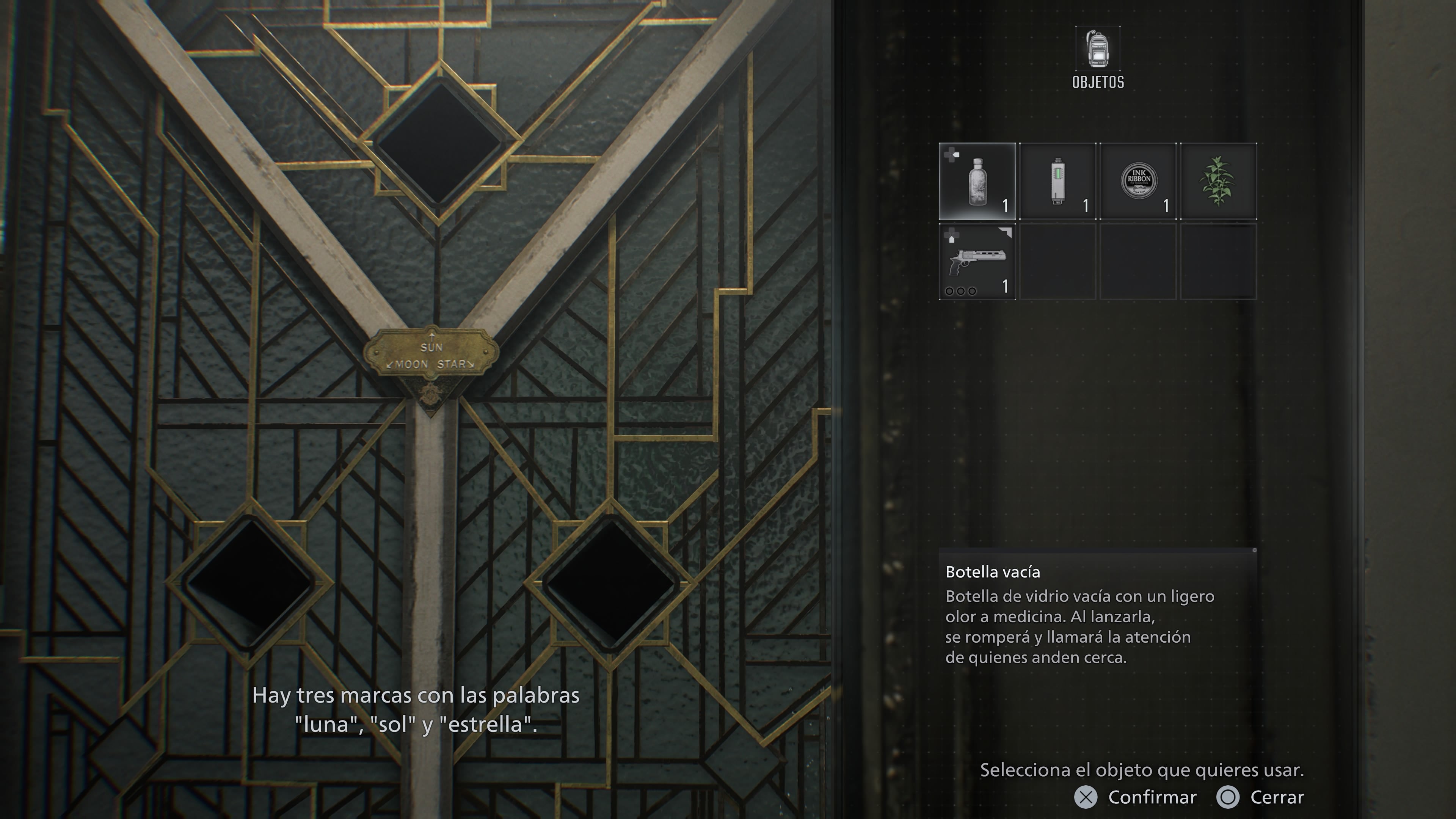This screenshot has width=1456, height=819.
Task: Pick the green herb slot
Action: 1218,182
